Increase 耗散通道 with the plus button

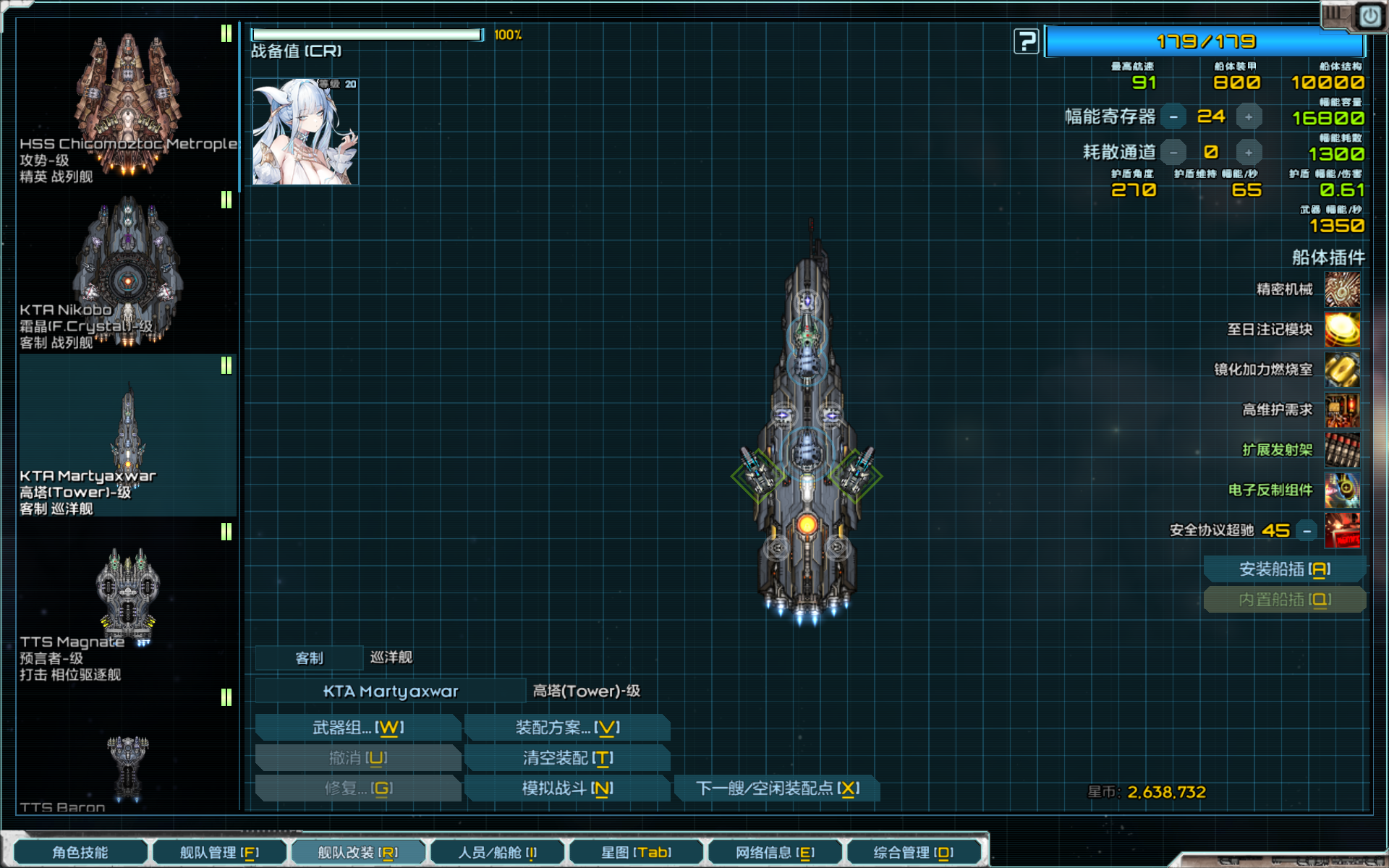pos(1249,152)
